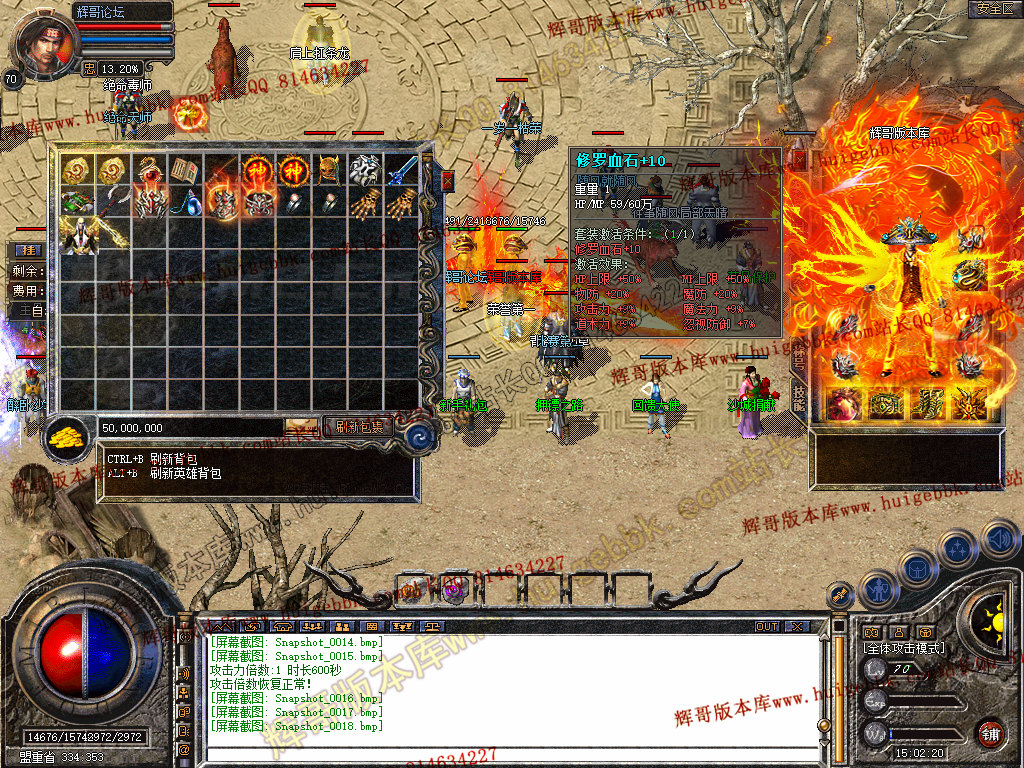Pick the blue gourd potion in bag

pyautogui.click(x=185, y=203)
